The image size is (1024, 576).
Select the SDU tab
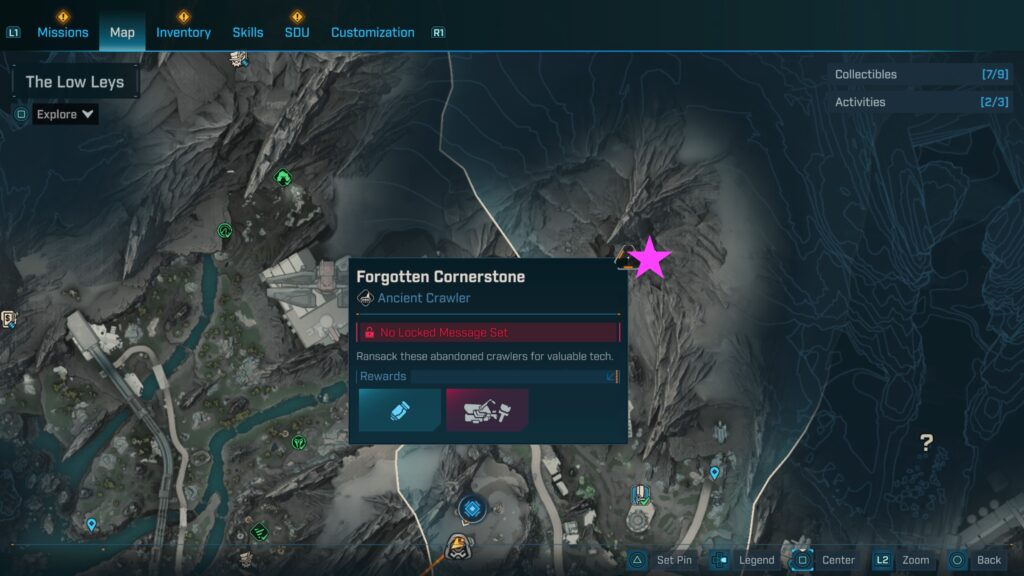point(297,32)
